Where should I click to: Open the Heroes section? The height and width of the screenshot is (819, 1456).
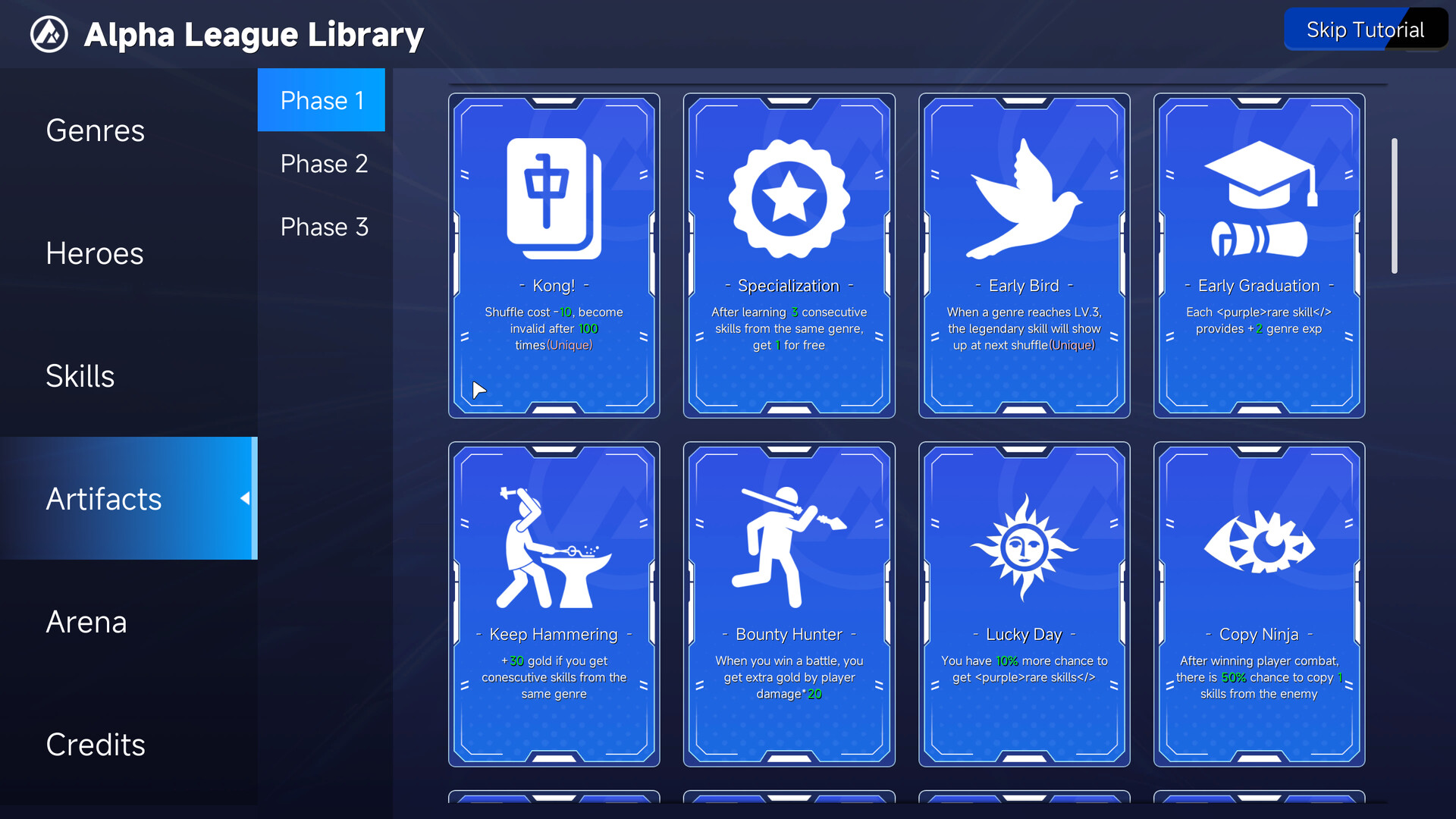[94, 253]
